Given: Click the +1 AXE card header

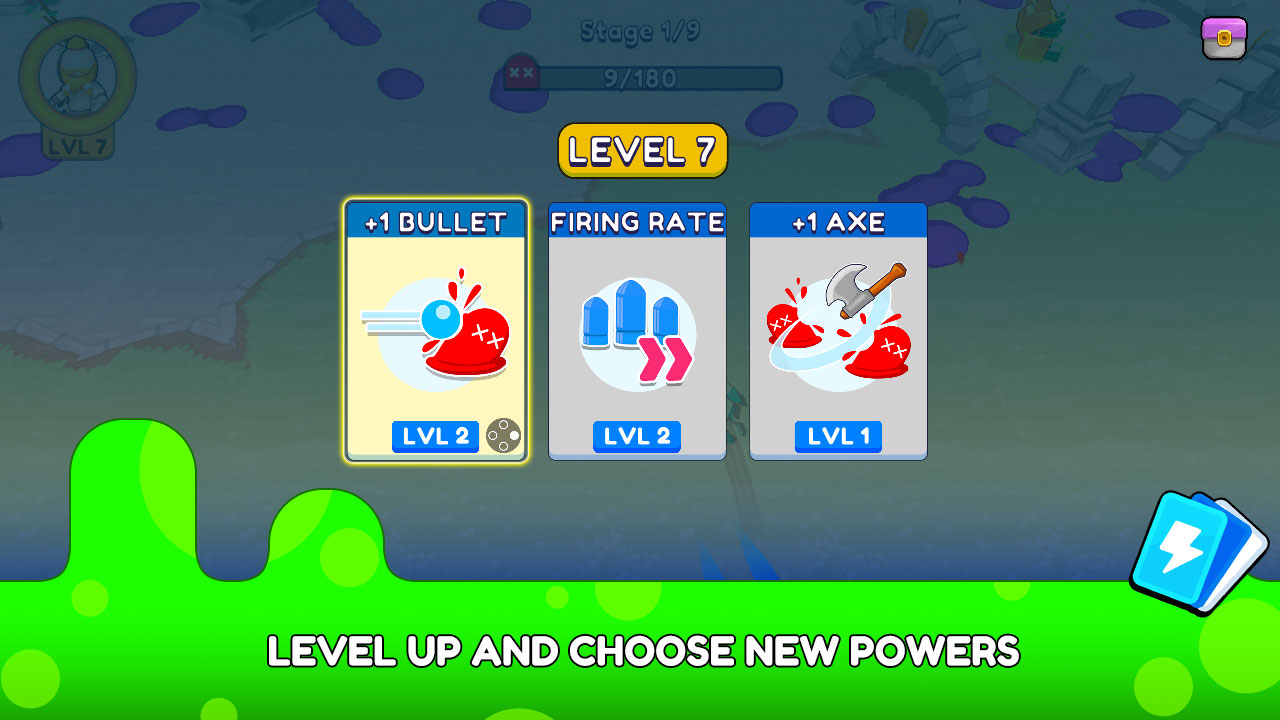Looking at the screenshot, I should tap(838, 222).
